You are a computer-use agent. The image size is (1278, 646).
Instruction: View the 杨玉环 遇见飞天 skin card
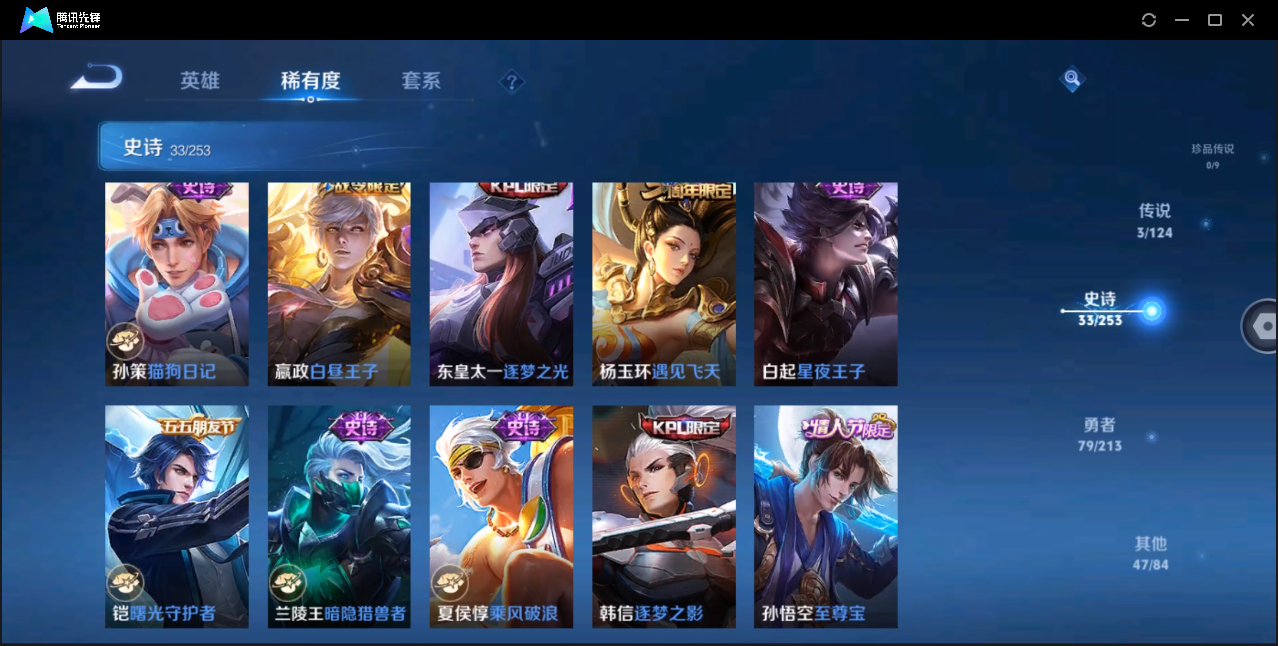(663, 284)
